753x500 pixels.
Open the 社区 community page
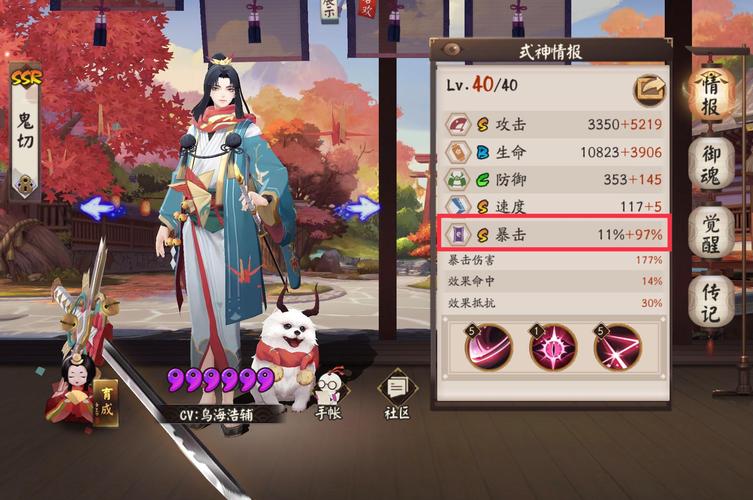[398, 393]
